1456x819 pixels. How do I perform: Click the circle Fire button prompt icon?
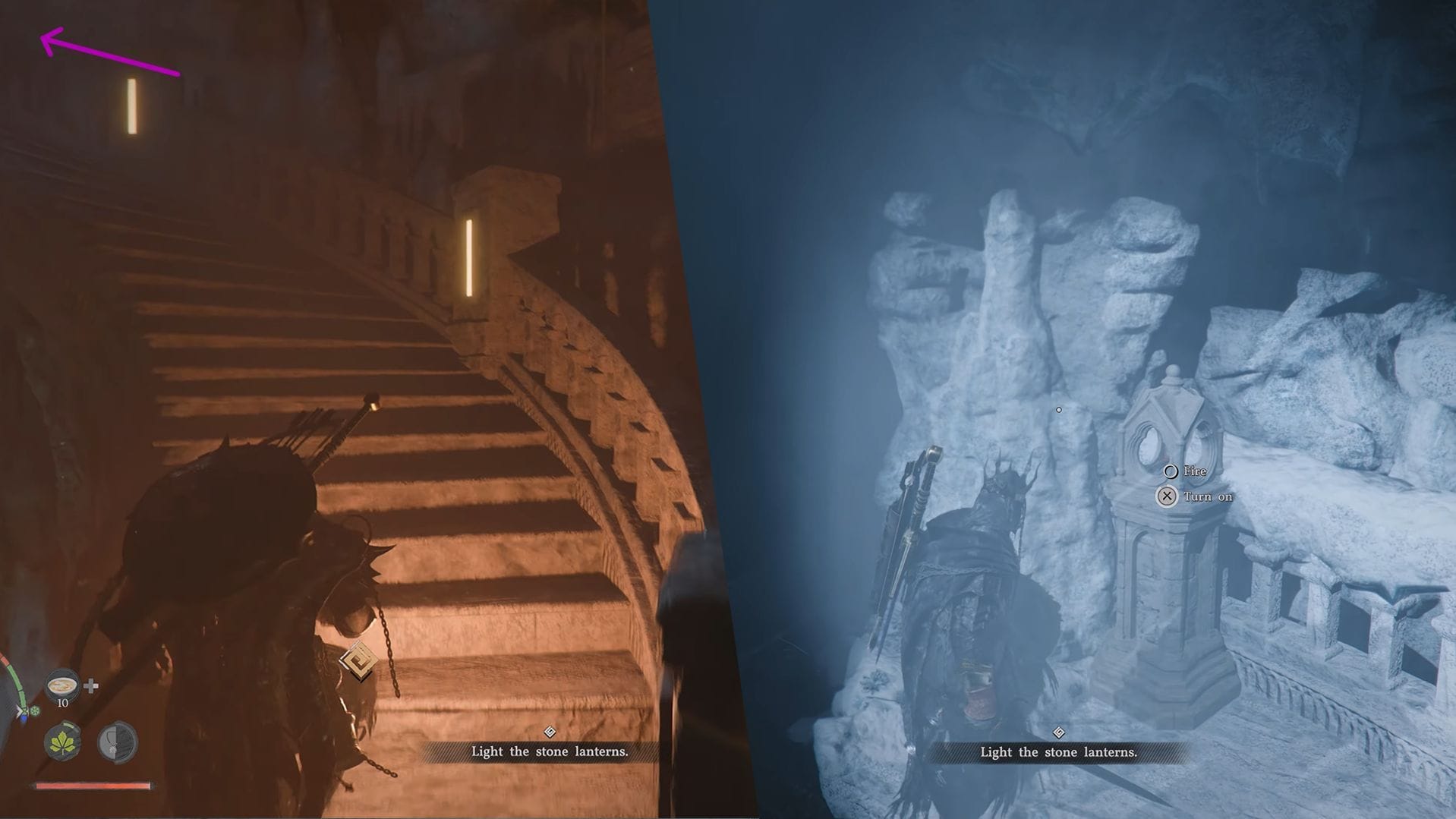coord(1170,471)
